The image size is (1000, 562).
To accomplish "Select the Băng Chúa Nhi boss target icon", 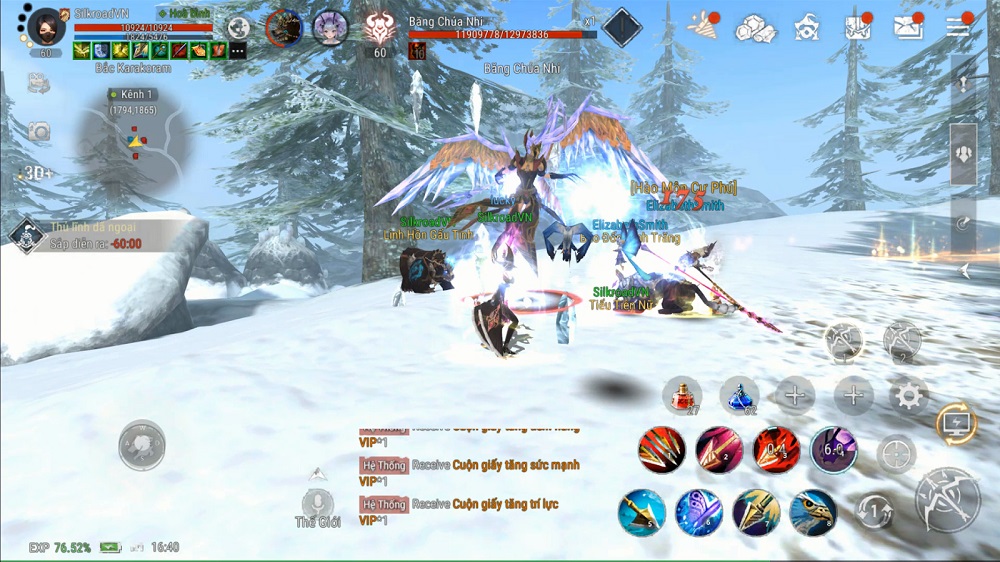I will 379,27.
